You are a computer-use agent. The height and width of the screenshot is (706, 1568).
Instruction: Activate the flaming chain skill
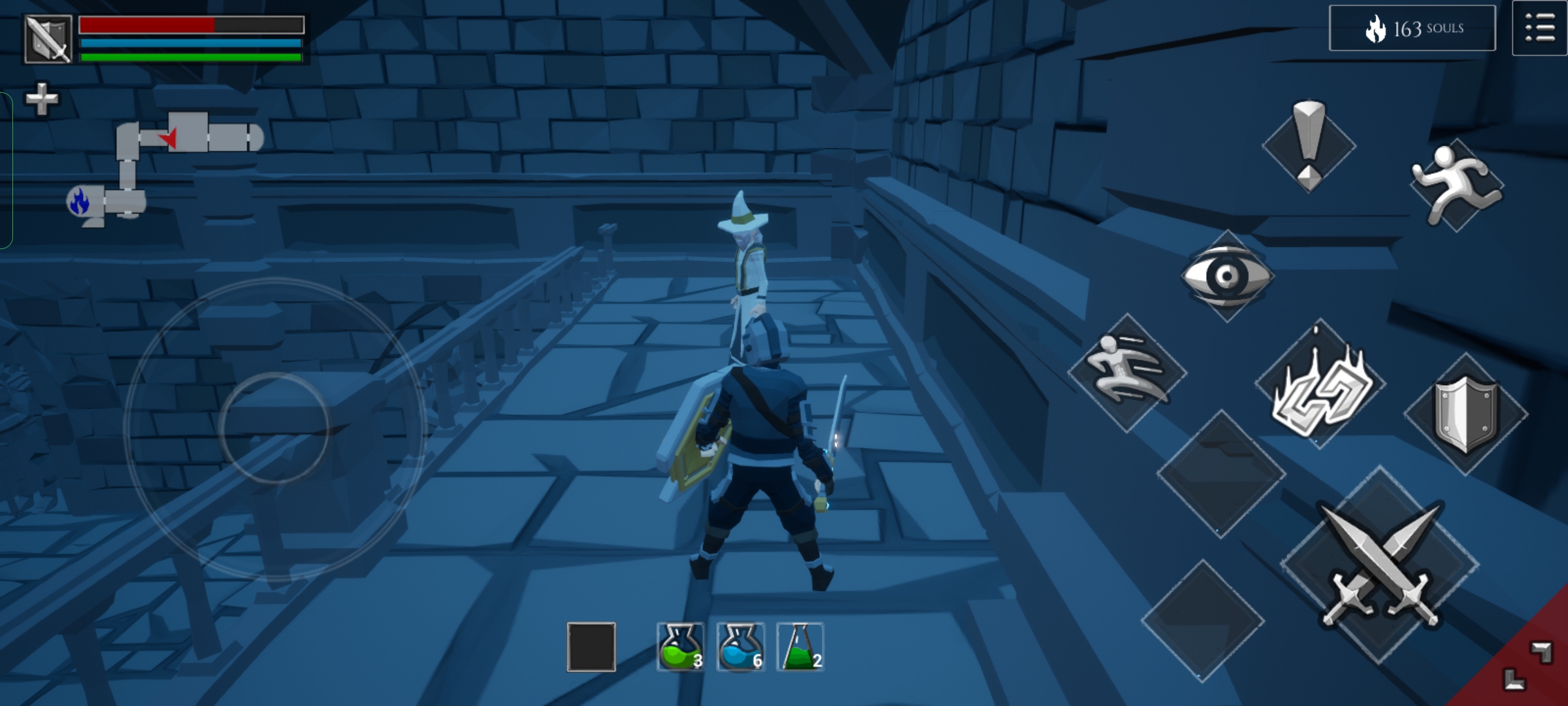click(x=1320, y=387)
